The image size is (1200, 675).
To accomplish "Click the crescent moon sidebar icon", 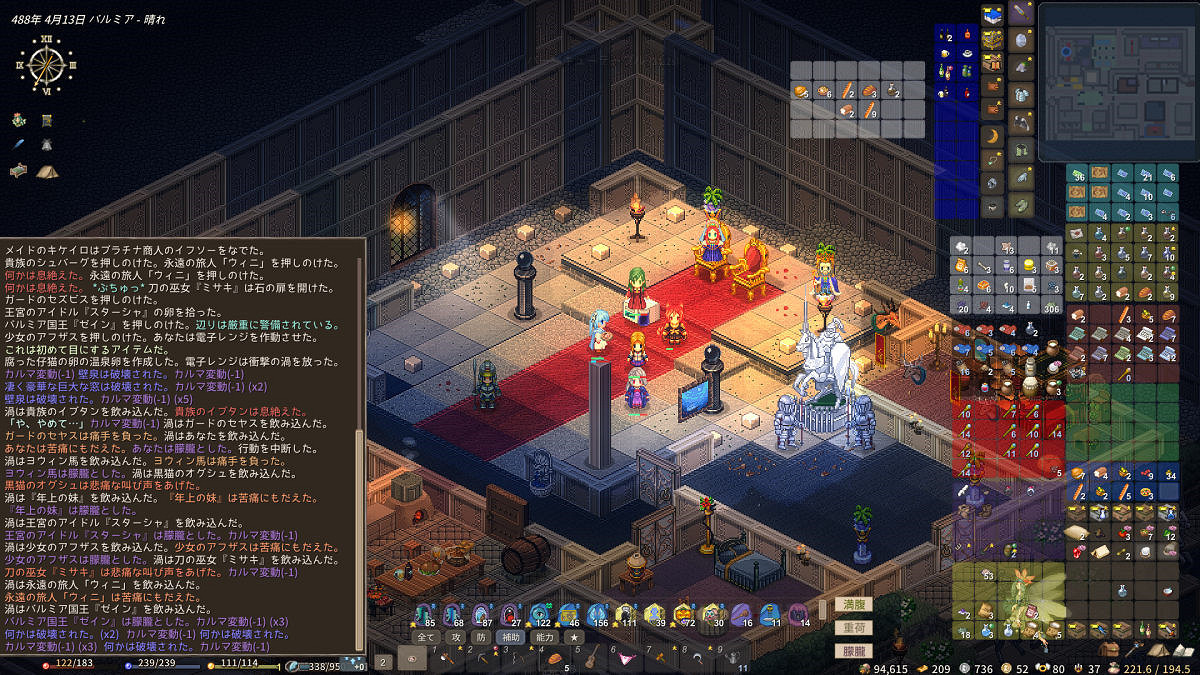I will pyautogui.click(x=993, y=136).
